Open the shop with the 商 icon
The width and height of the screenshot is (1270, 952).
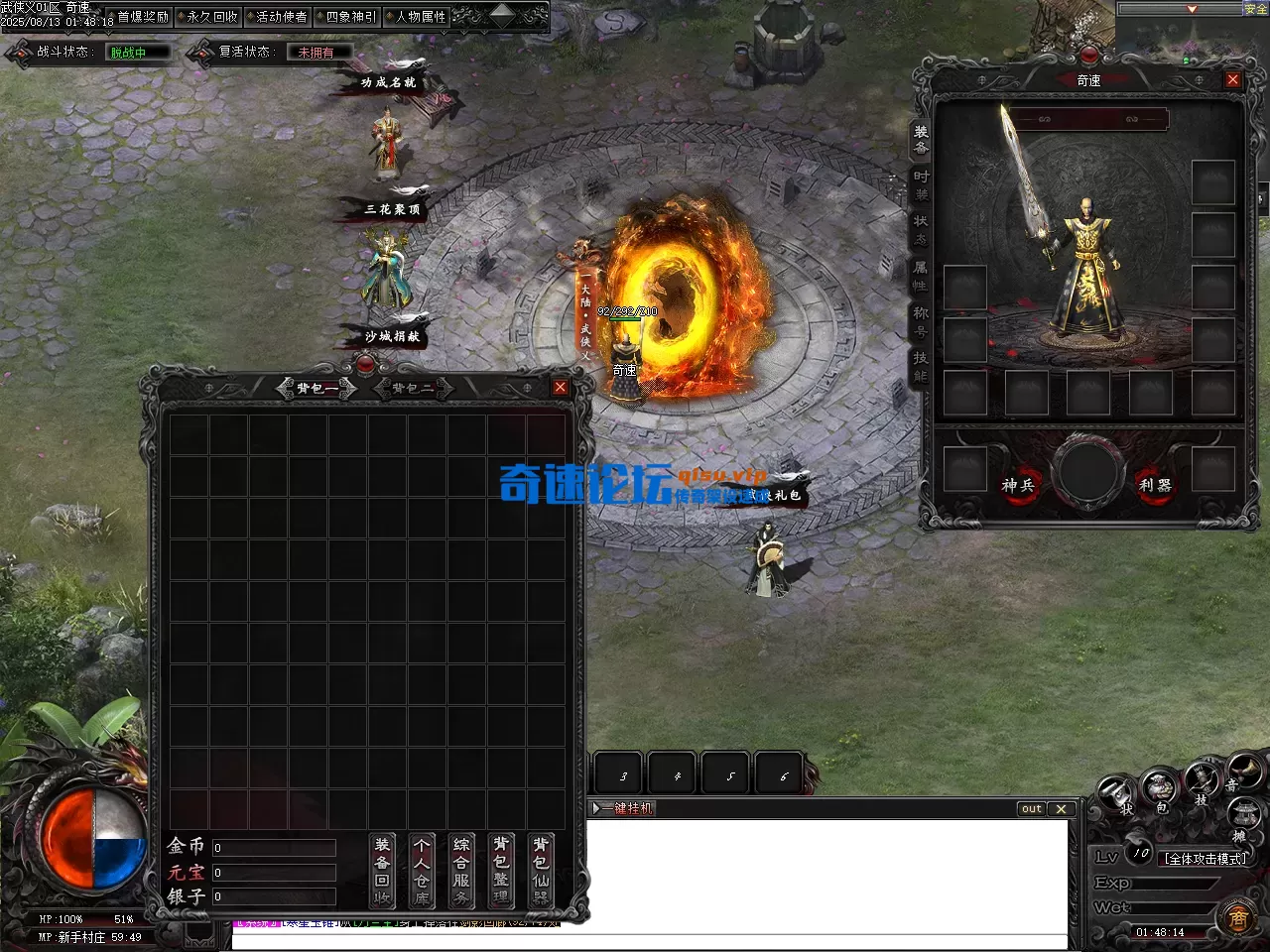point(1237,917)
